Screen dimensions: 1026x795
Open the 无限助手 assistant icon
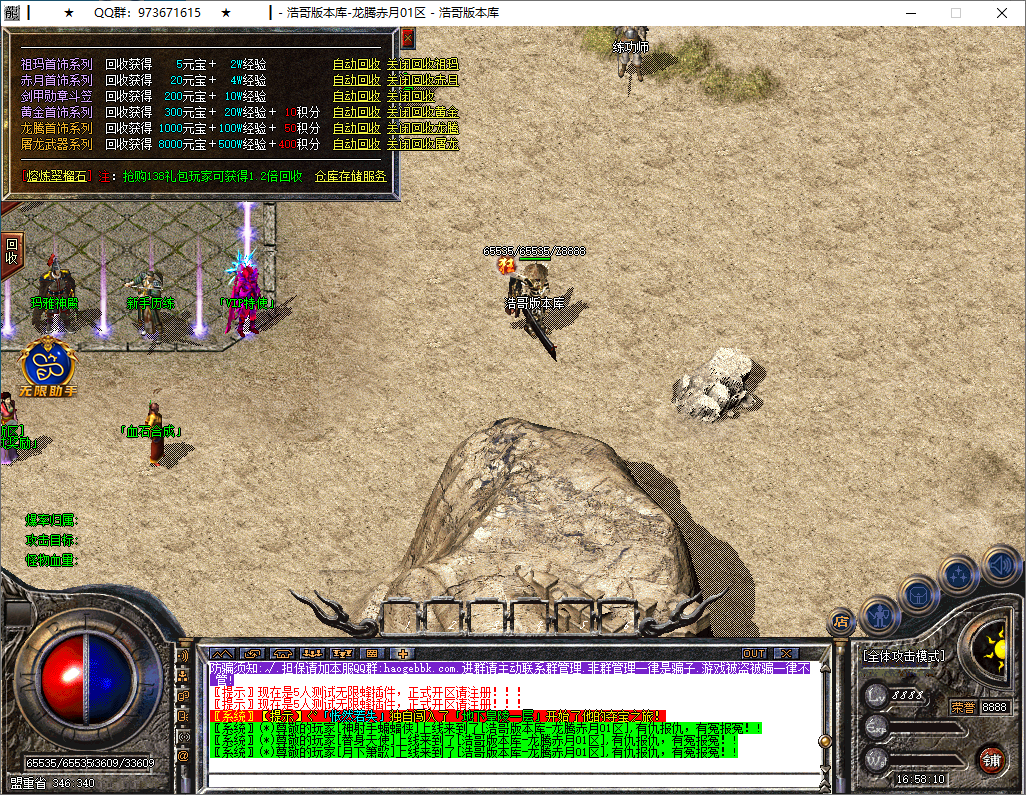tap(46, 366)
